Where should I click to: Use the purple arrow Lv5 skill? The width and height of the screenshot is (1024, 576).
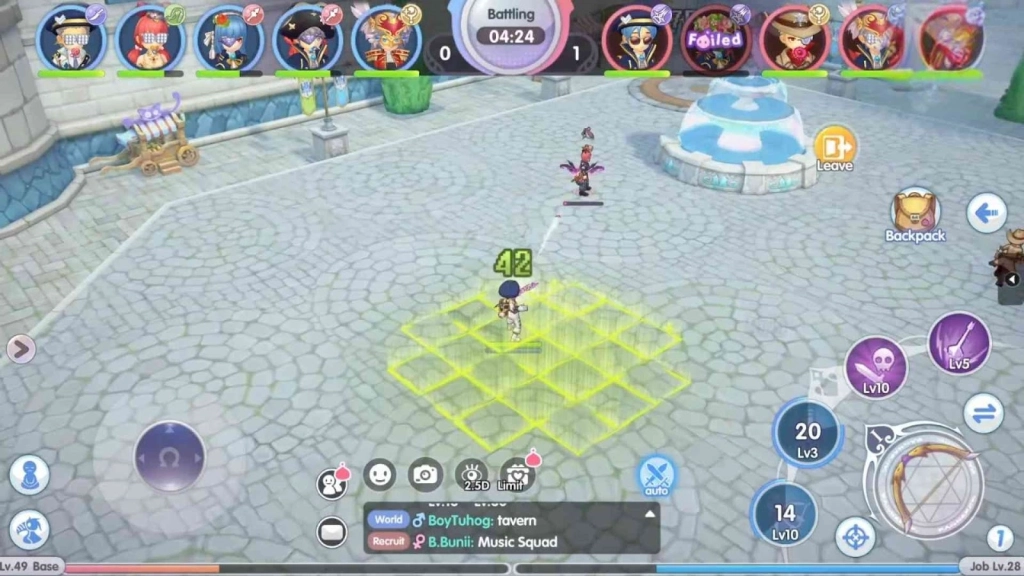[958, 344]
